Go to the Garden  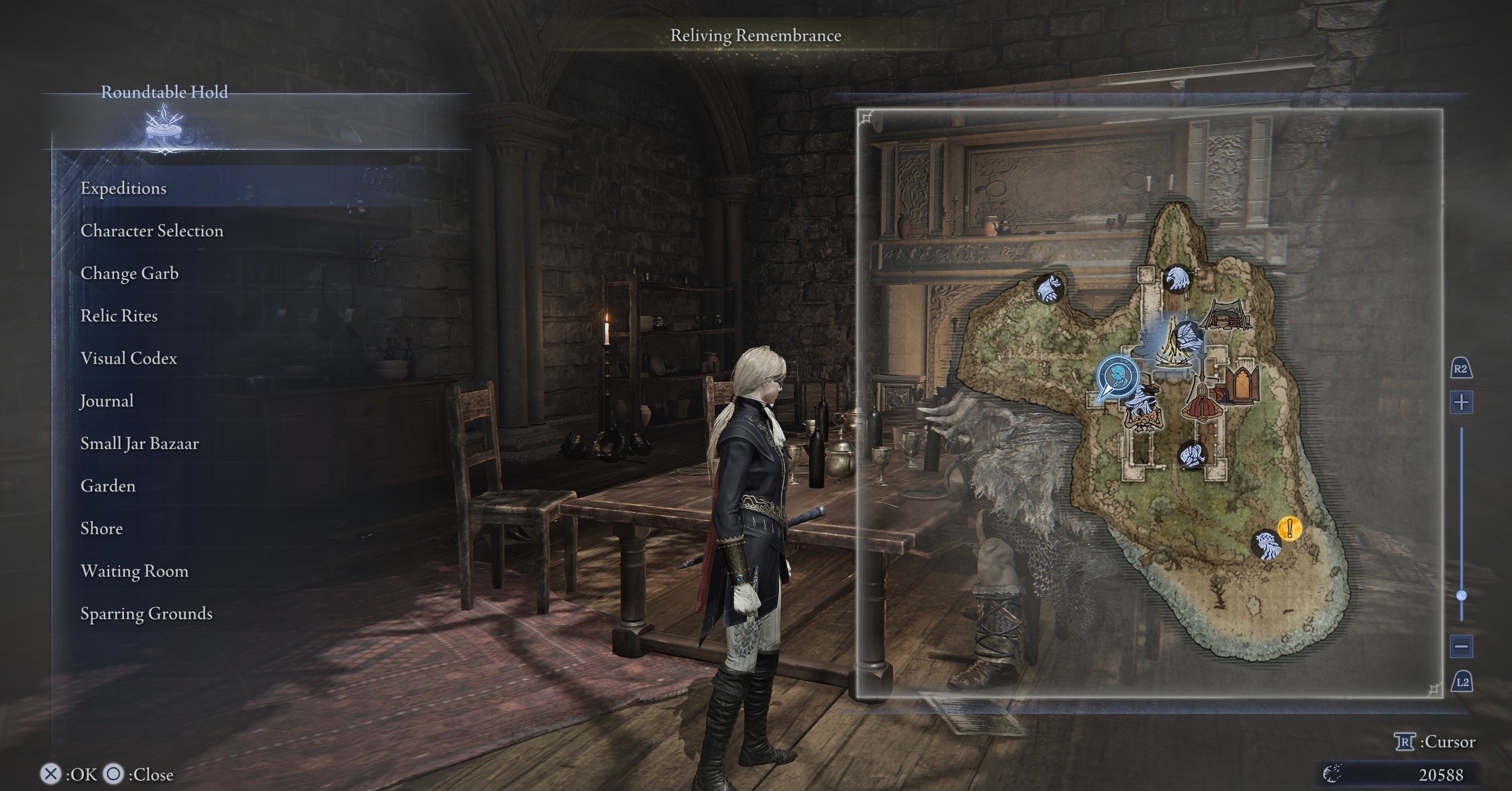(108, 486)
